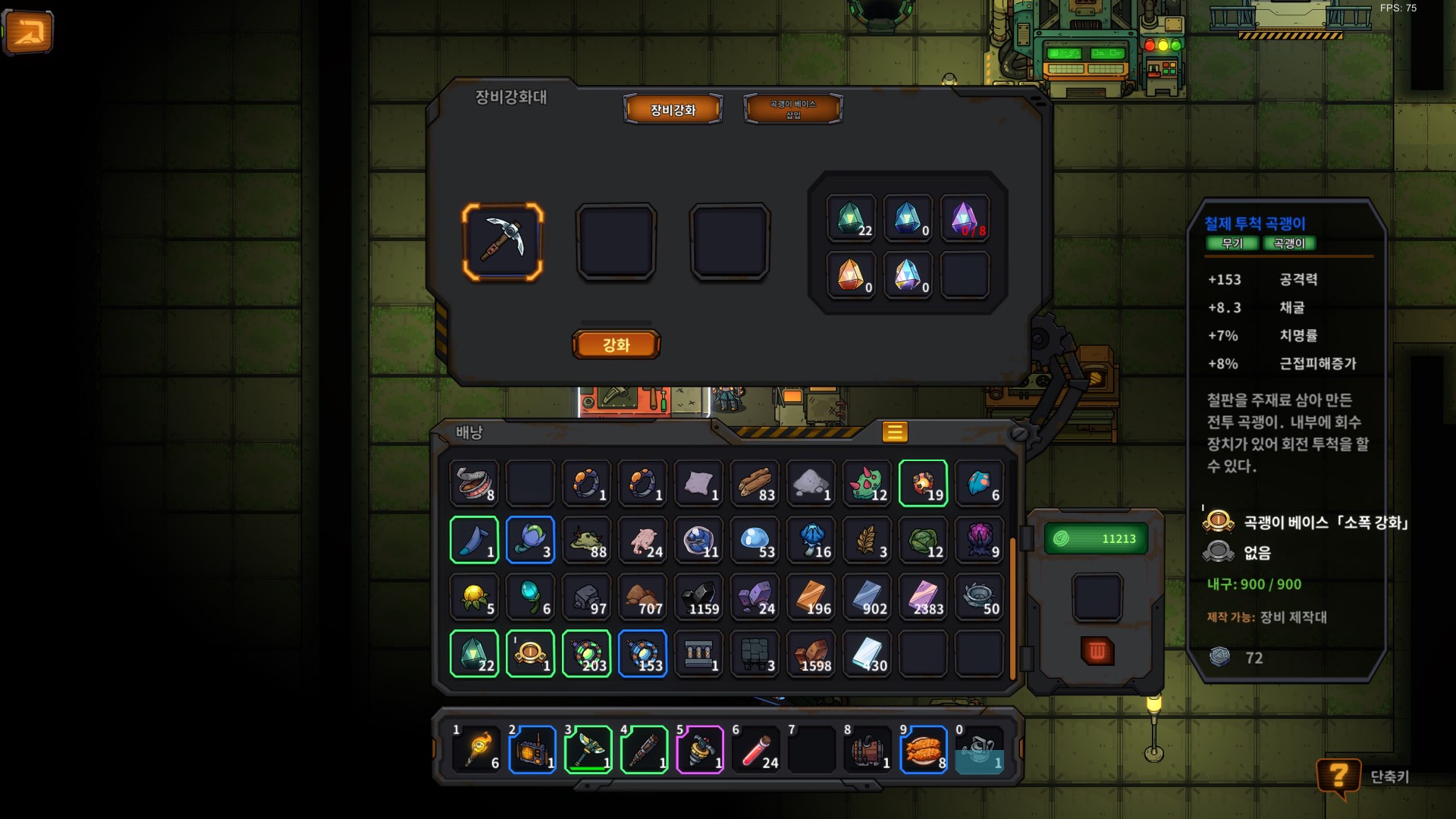Select the green crystal with 22 in materials
Image resolution: width=1456 pixels, height=819 pixels.
tap(851, 218)
